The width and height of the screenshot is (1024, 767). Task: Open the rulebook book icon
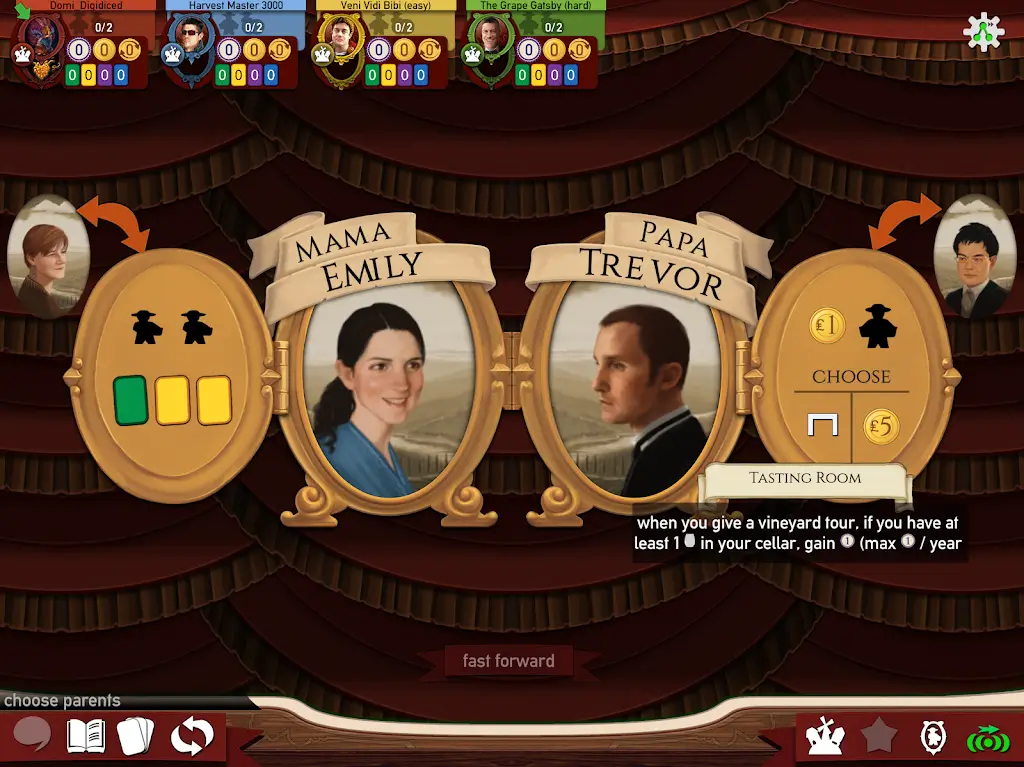(86, 736)
